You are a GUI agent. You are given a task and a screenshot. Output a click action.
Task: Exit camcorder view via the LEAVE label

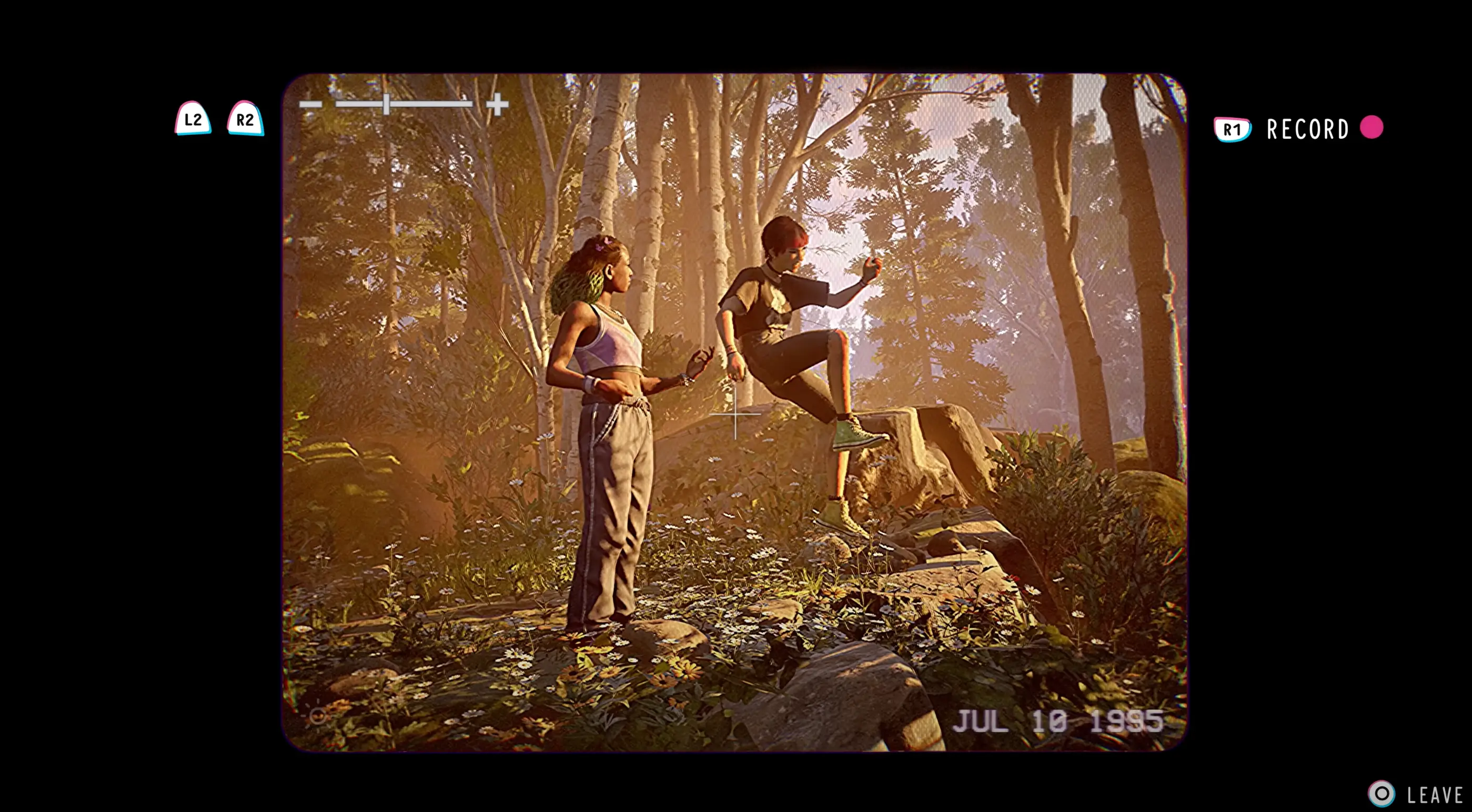coord(1434,795)
